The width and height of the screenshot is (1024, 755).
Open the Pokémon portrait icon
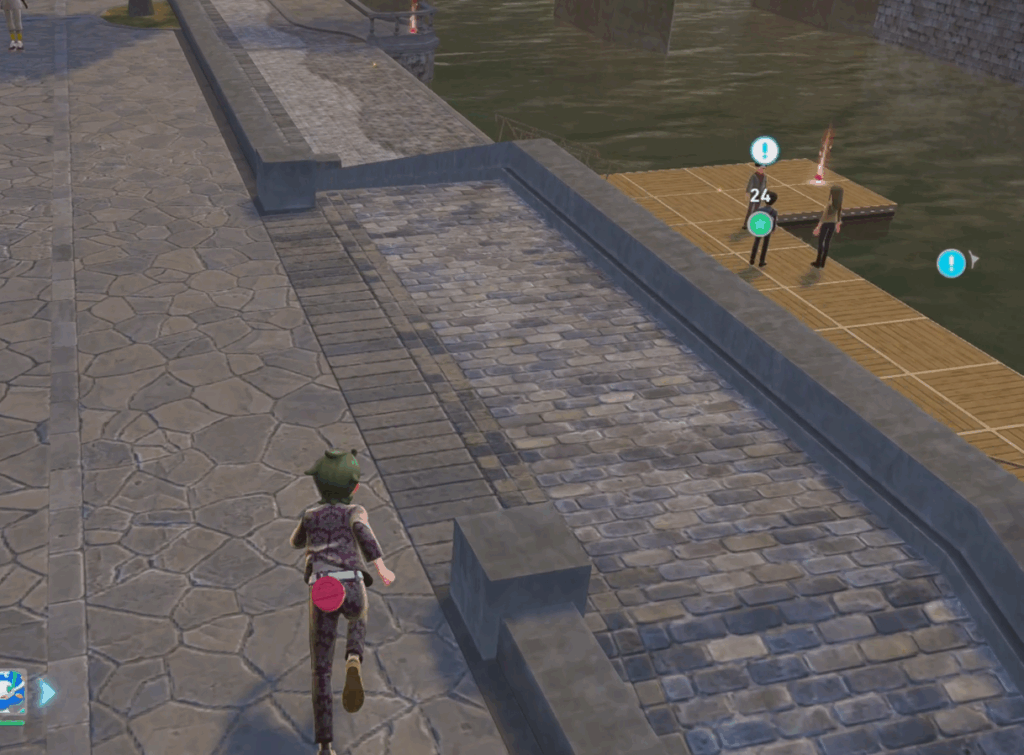(x=11, y=692)
